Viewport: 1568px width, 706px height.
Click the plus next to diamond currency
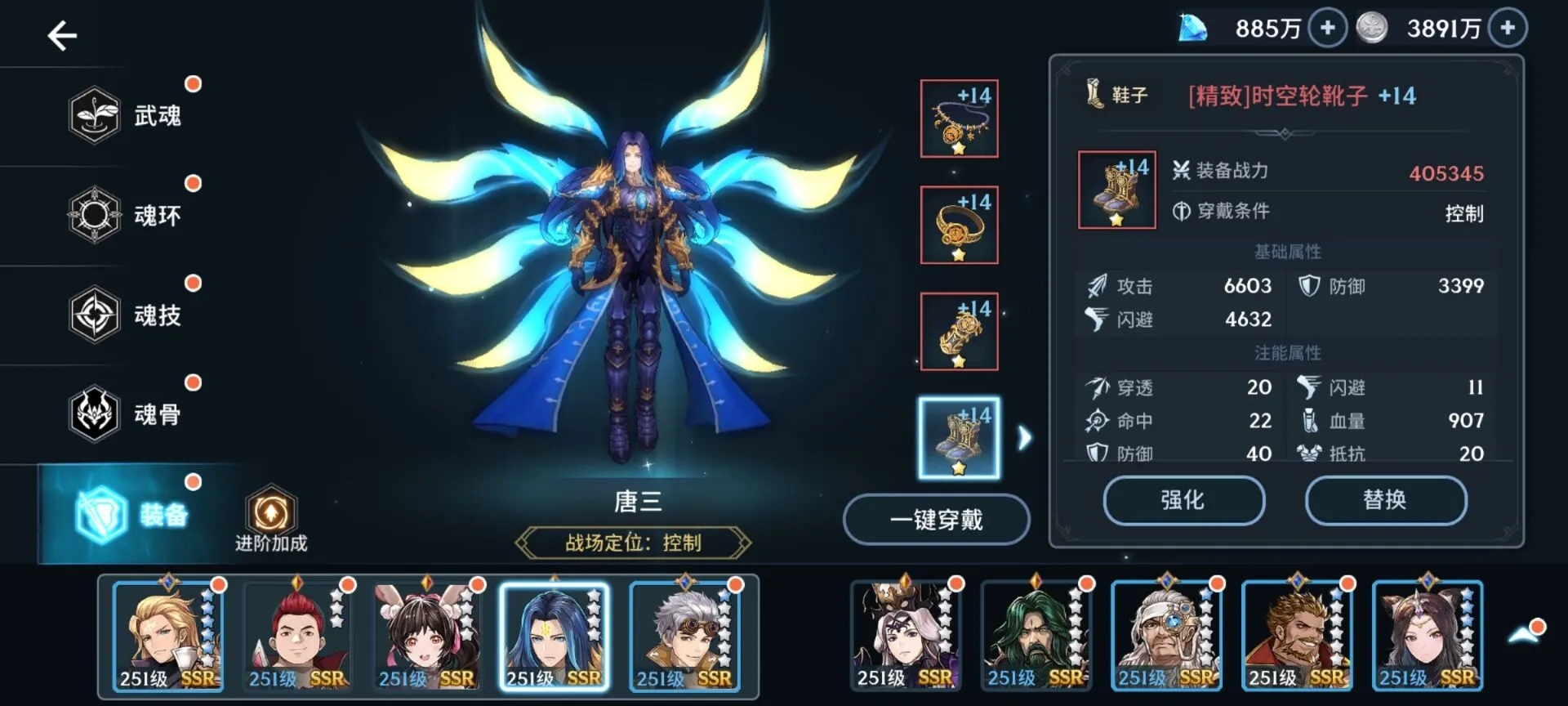tap(1328, 27)
